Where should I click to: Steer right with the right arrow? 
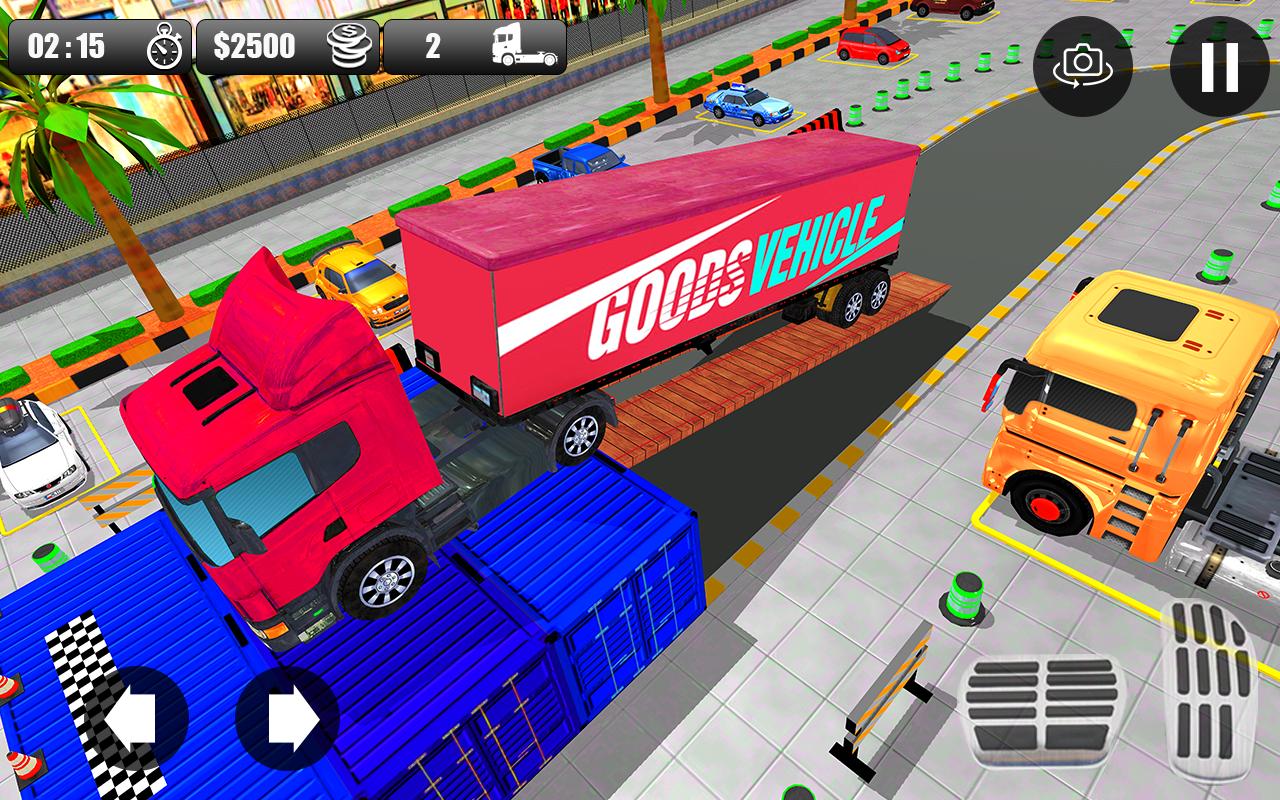288,718
